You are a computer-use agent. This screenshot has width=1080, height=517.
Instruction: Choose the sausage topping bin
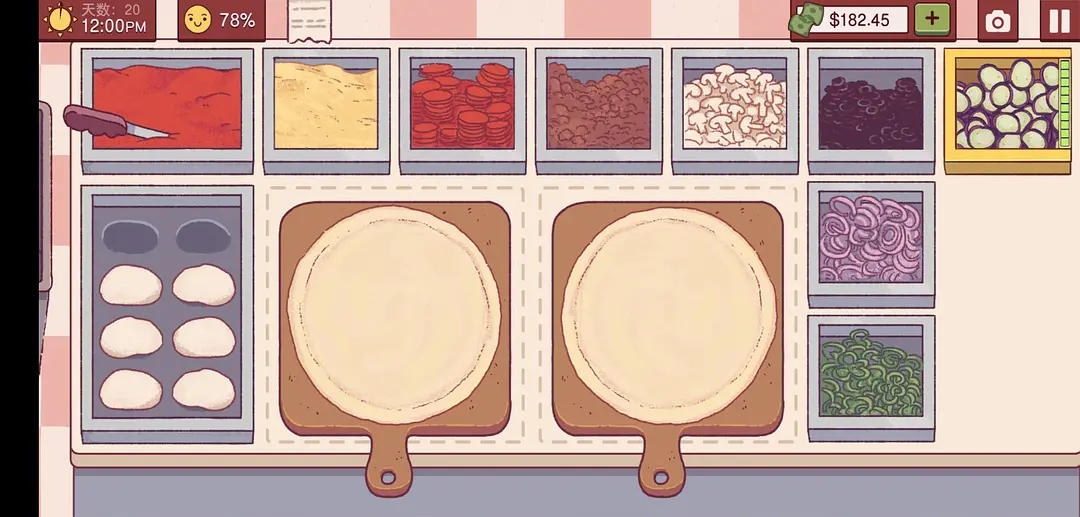point(598,106)
